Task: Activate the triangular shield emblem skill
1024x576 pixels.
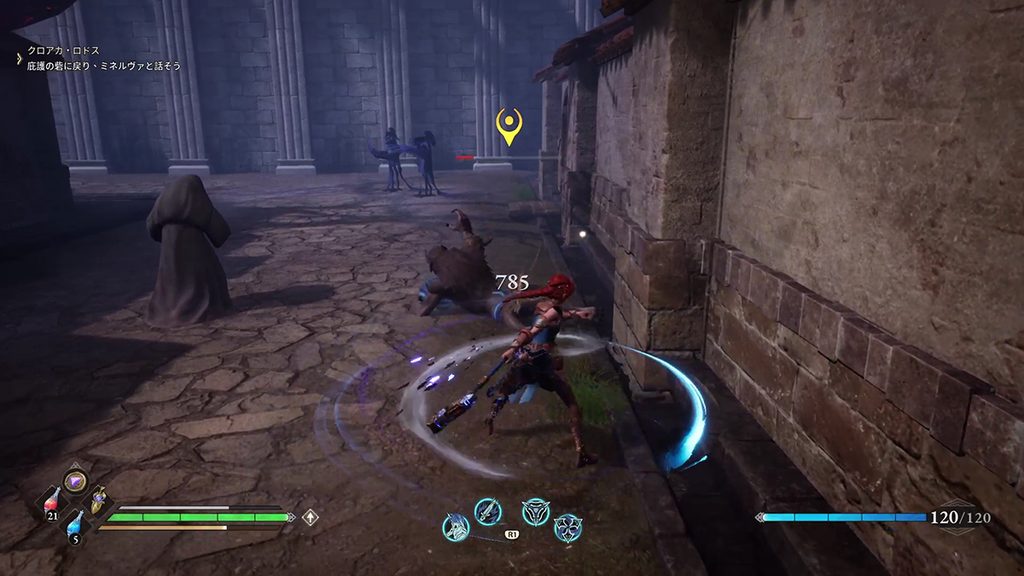Action: [x=536, y=512]
